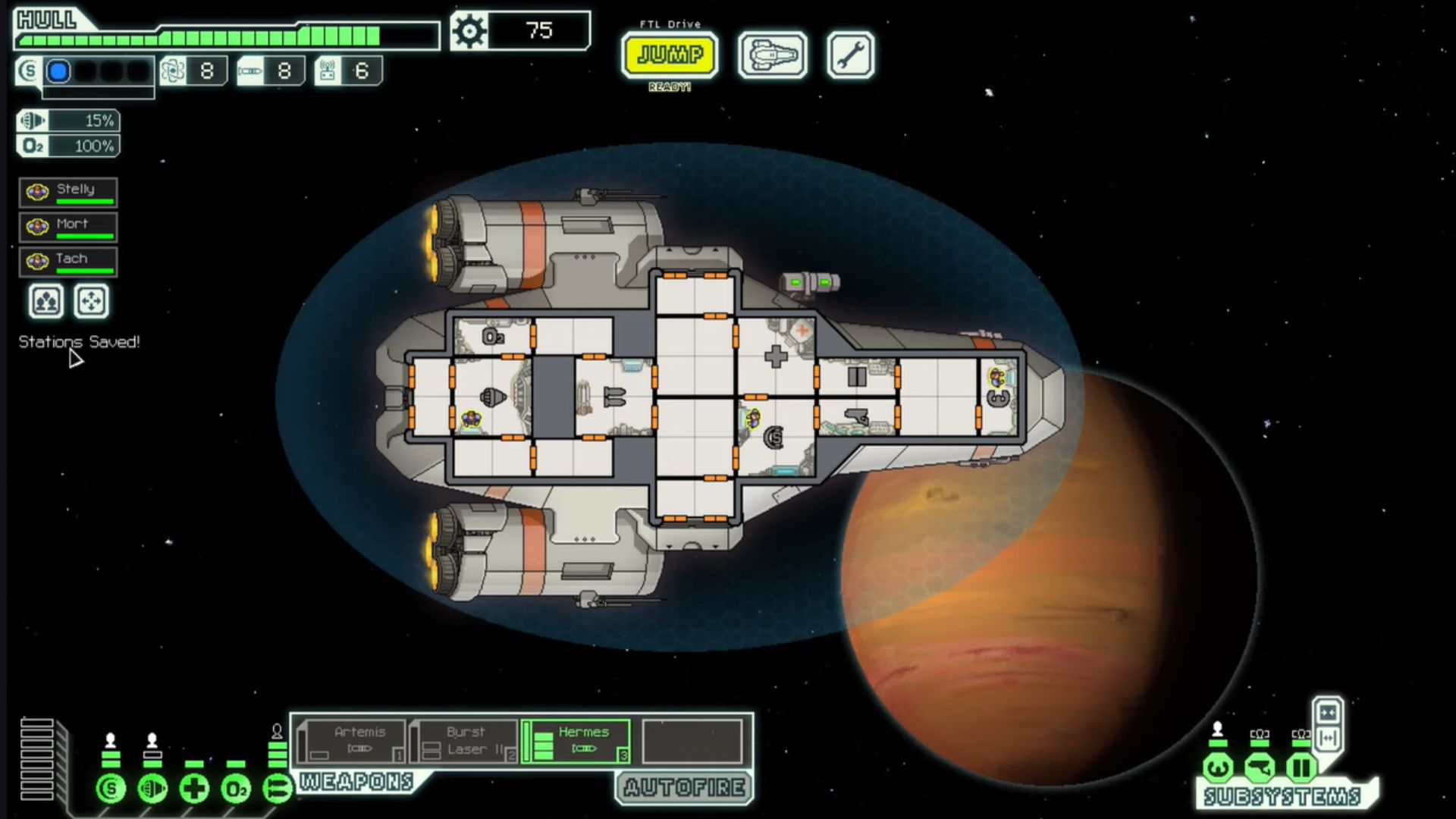1456x819 pixels.
Task: Select crew member Stelly
Action: 68,193
